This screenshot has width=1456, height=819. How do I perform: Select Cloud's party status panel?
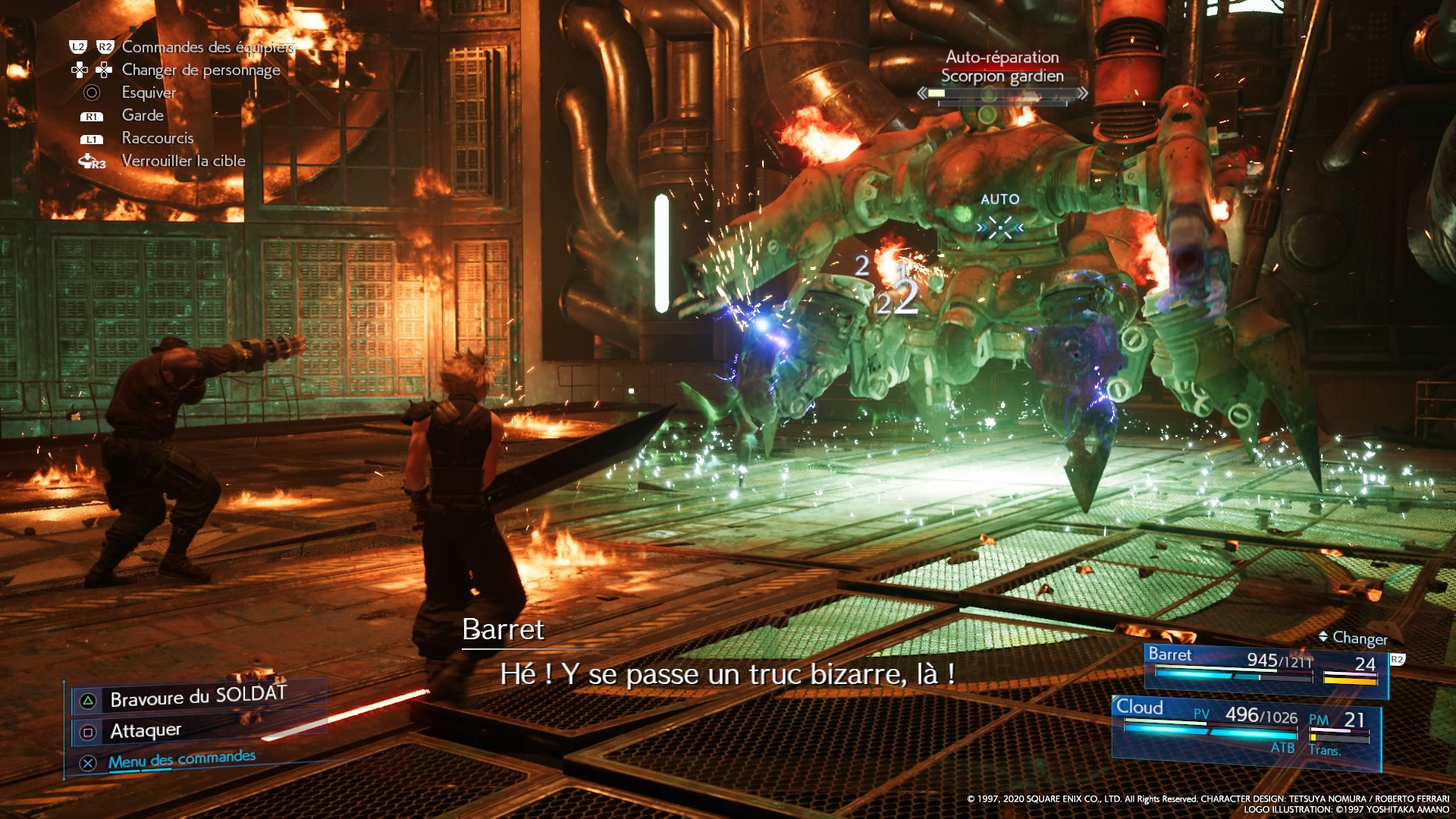pyautogui.click(x=1245, y=726)
